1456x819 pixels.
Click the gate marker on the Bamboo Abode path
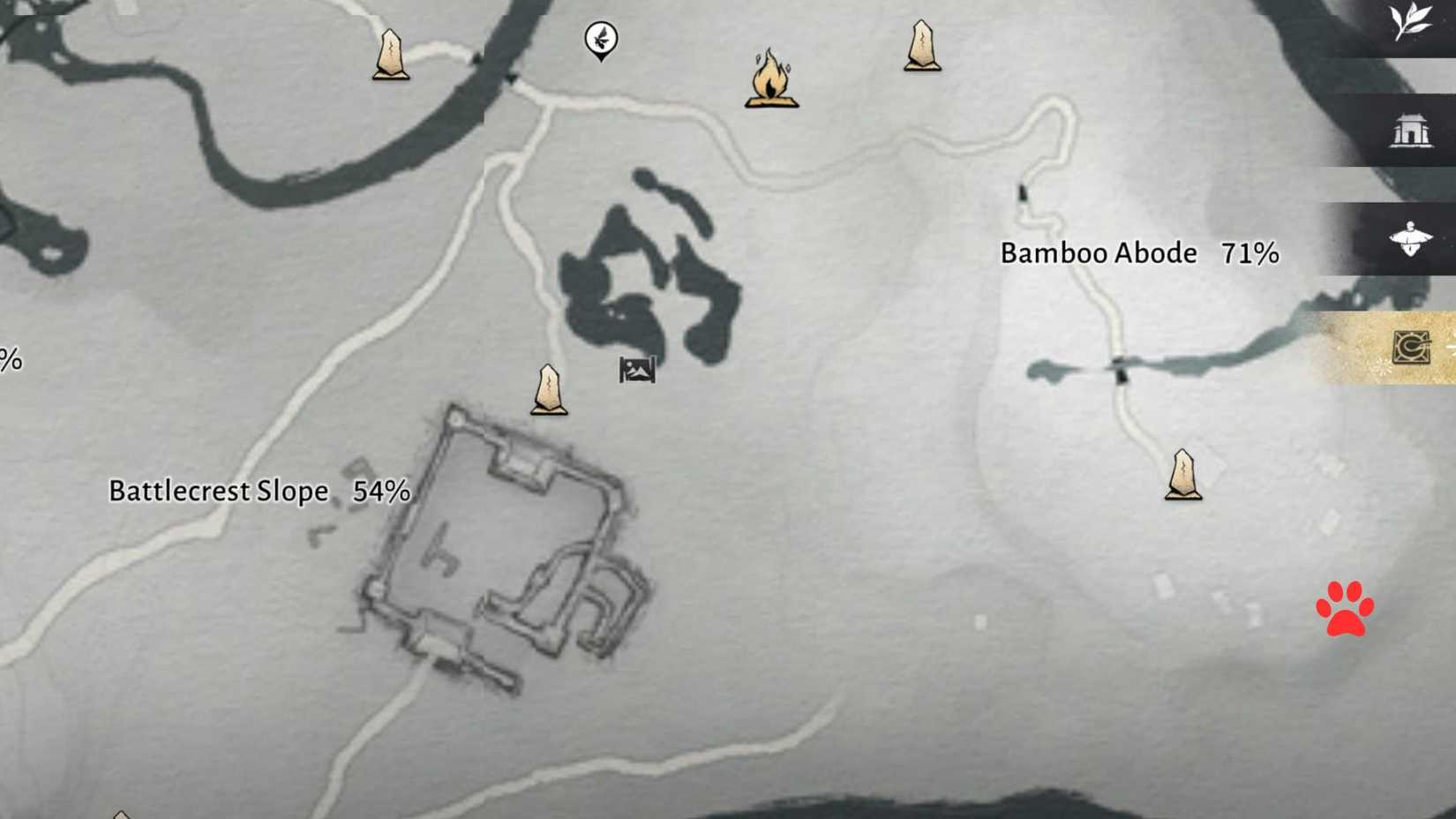coord(1024,190)
